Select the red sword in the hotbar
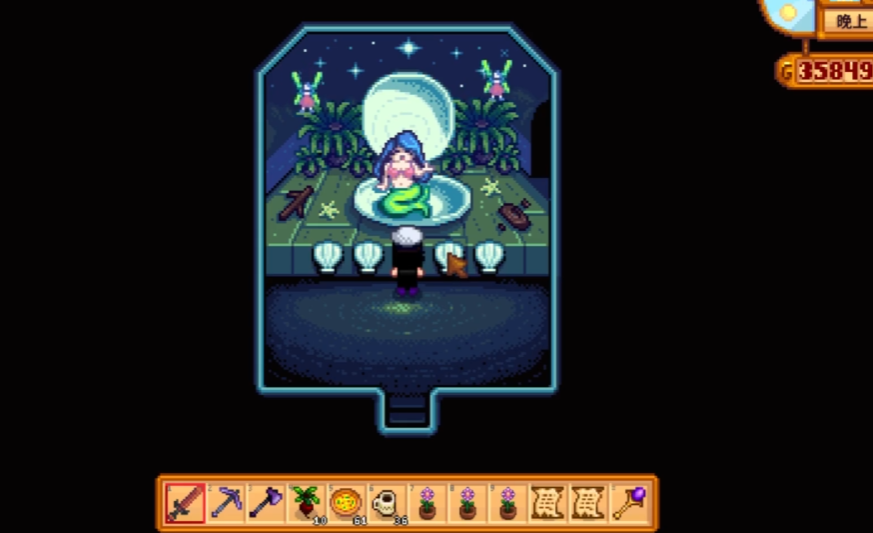The width and height of the screenshot is (873, 533). (186, 502)
